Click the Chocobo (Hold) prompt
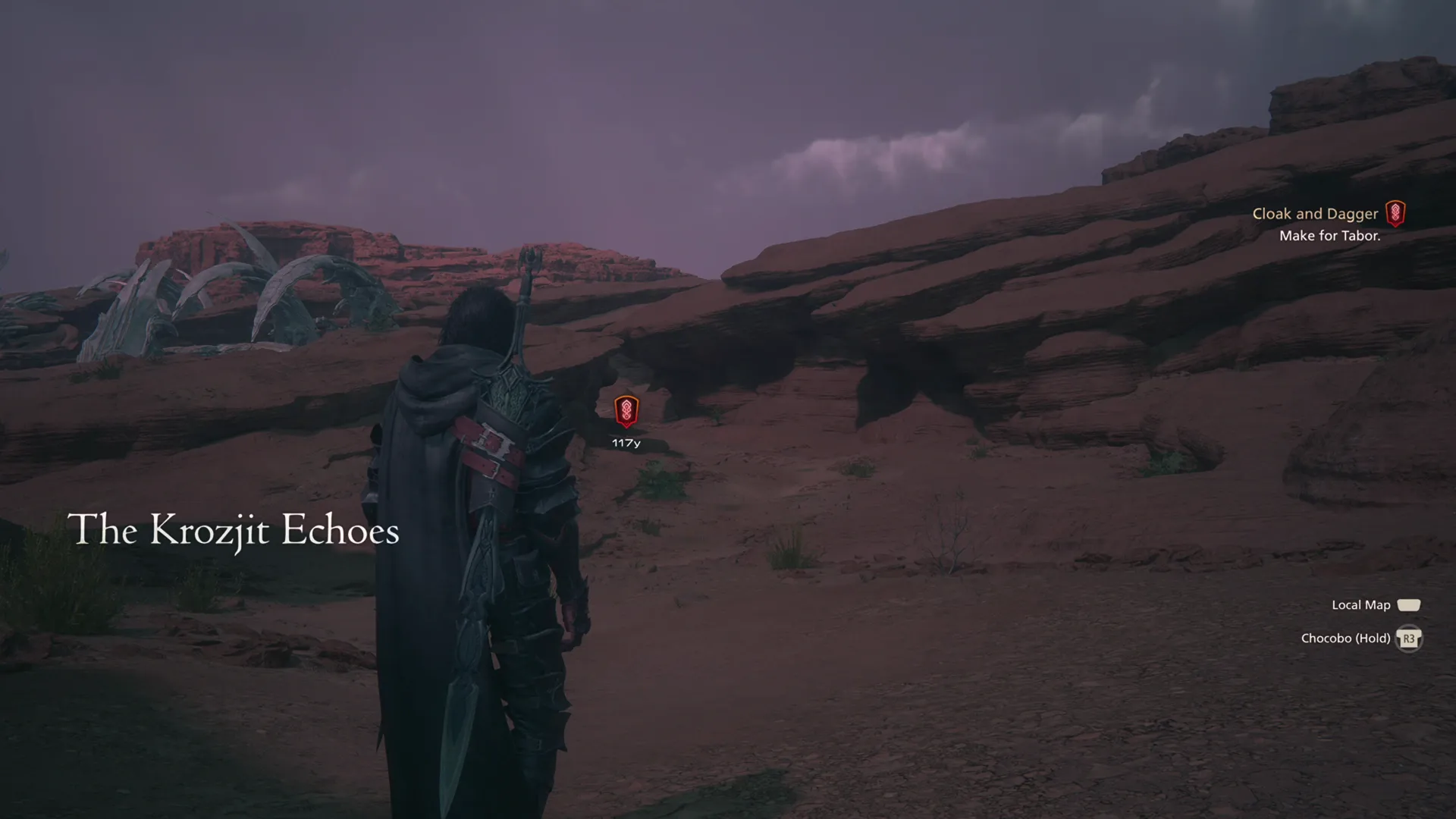This screenshot has height=819, width=1456. [1345, 638]
